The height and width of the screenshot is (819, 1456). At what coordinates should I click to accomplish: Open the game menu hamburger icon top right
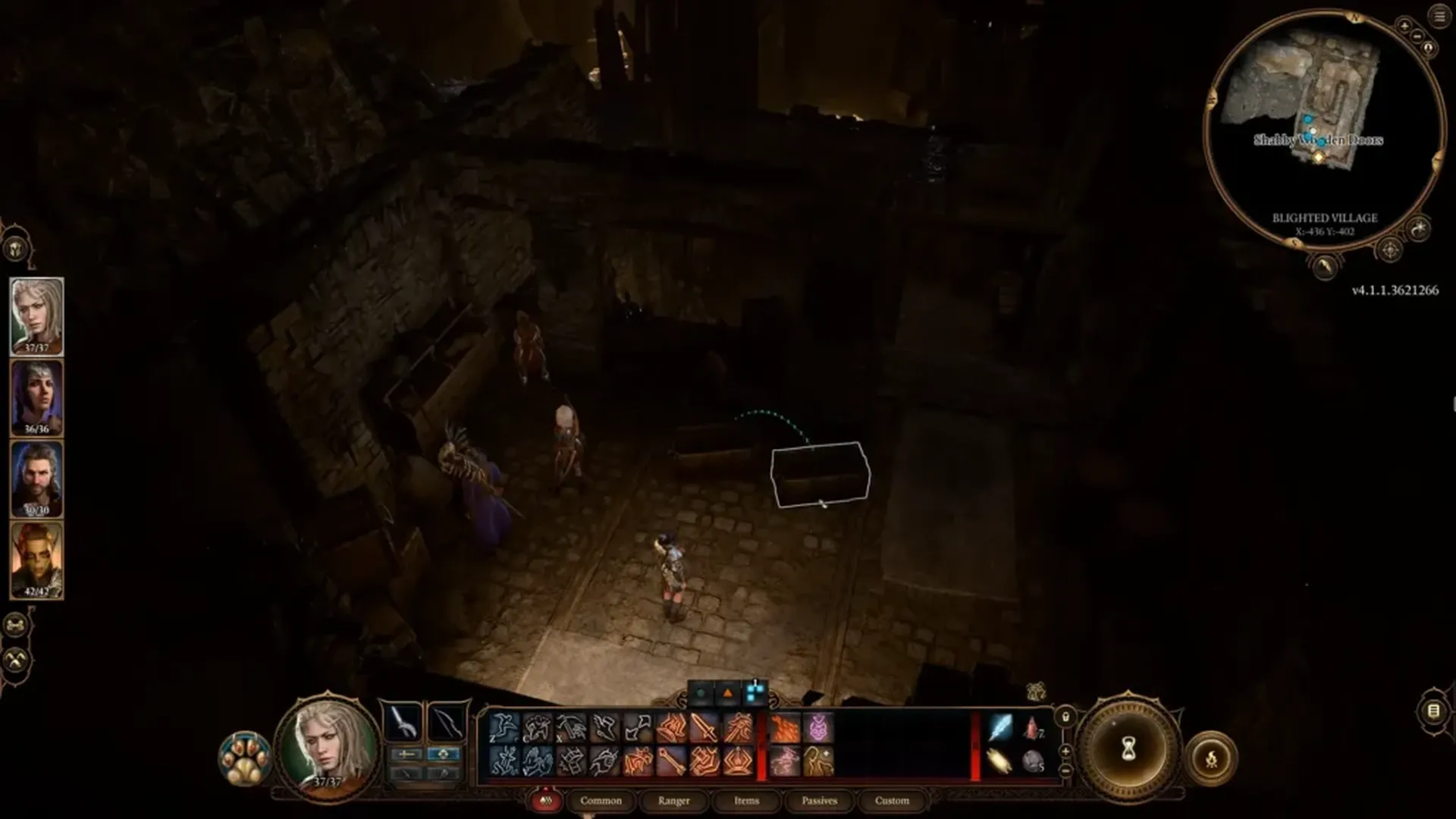click(x=1439, y=16)
